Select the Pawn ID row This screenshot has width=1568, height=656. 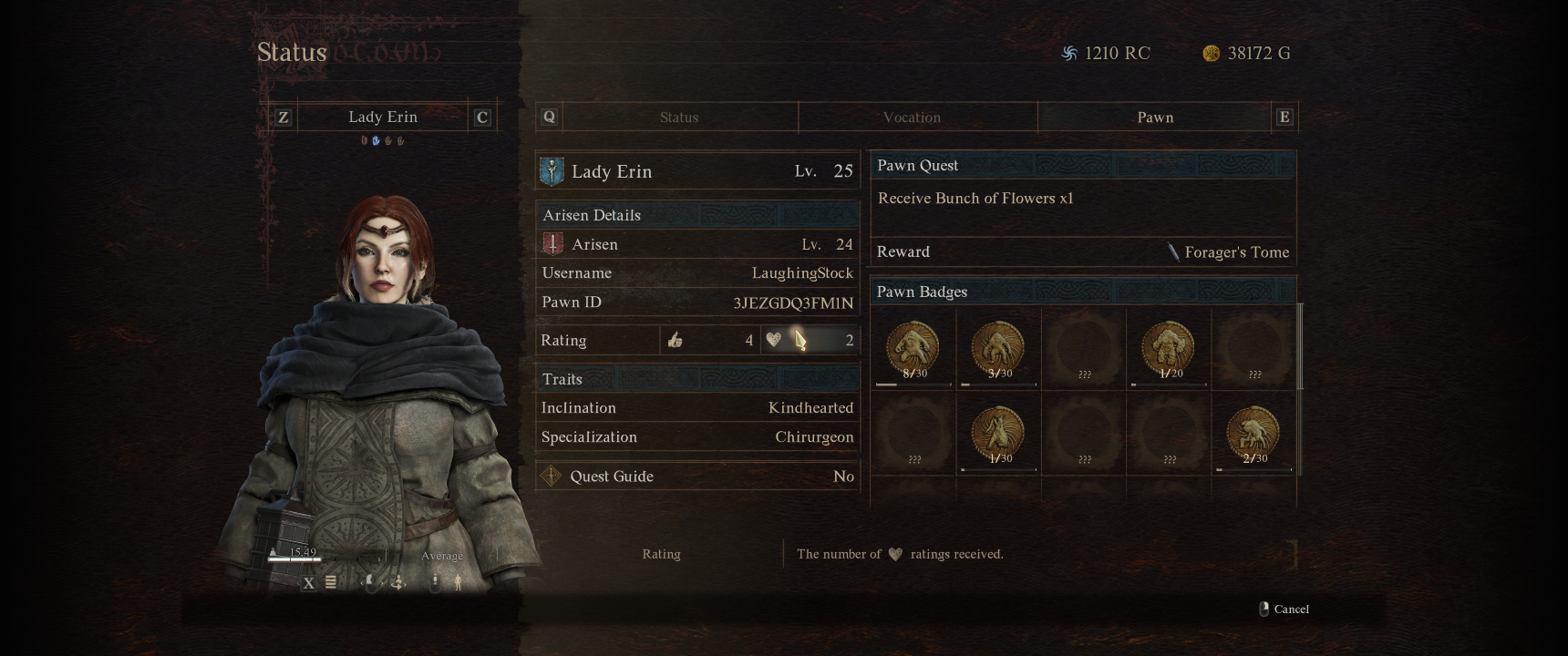697,302
